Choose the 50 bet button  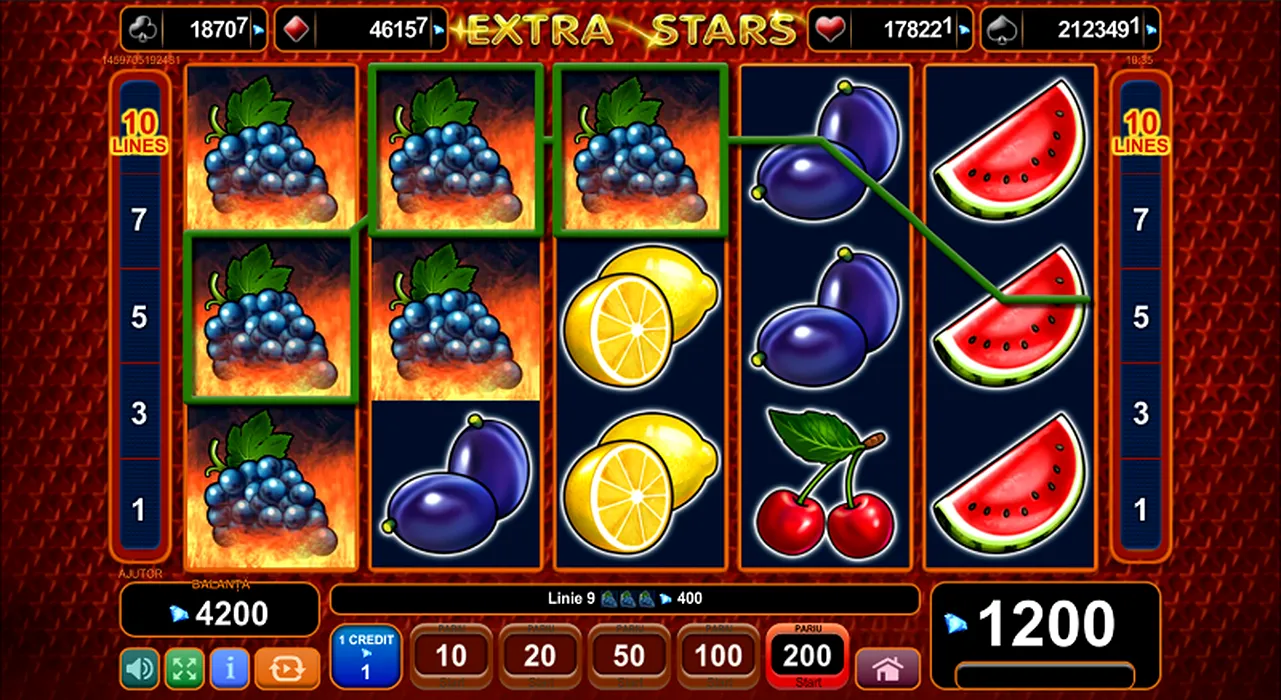pyautogui.click(x=629, y=657)
